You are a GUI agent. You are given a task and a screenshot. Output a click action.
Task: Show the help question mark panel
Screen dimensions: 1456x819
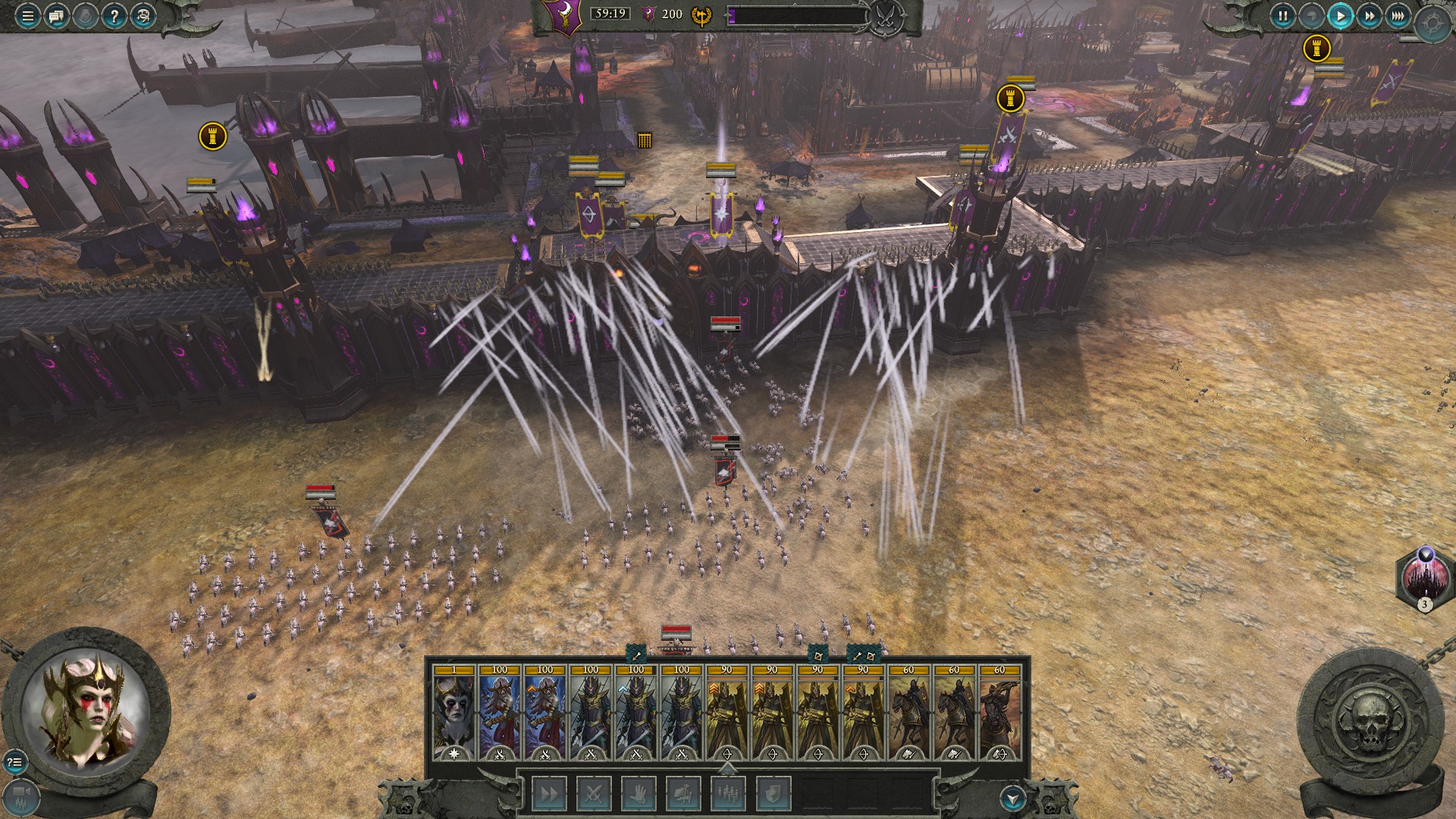pyautogui.click(x=114, y=16)
